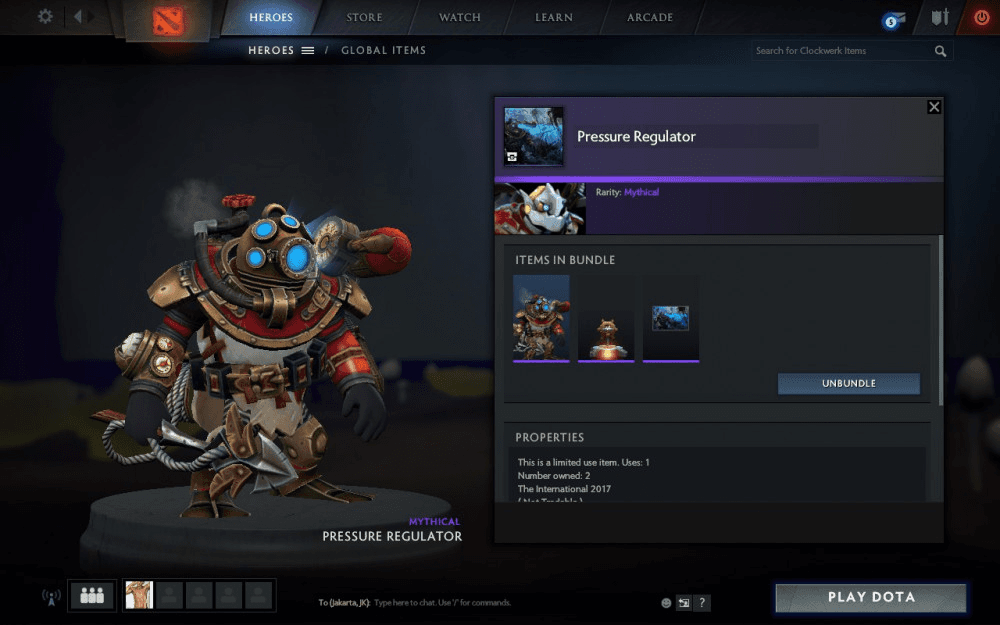Open the settings gear icon
The height and width of the screenshot is (625, 1000).
coord(45,17)
